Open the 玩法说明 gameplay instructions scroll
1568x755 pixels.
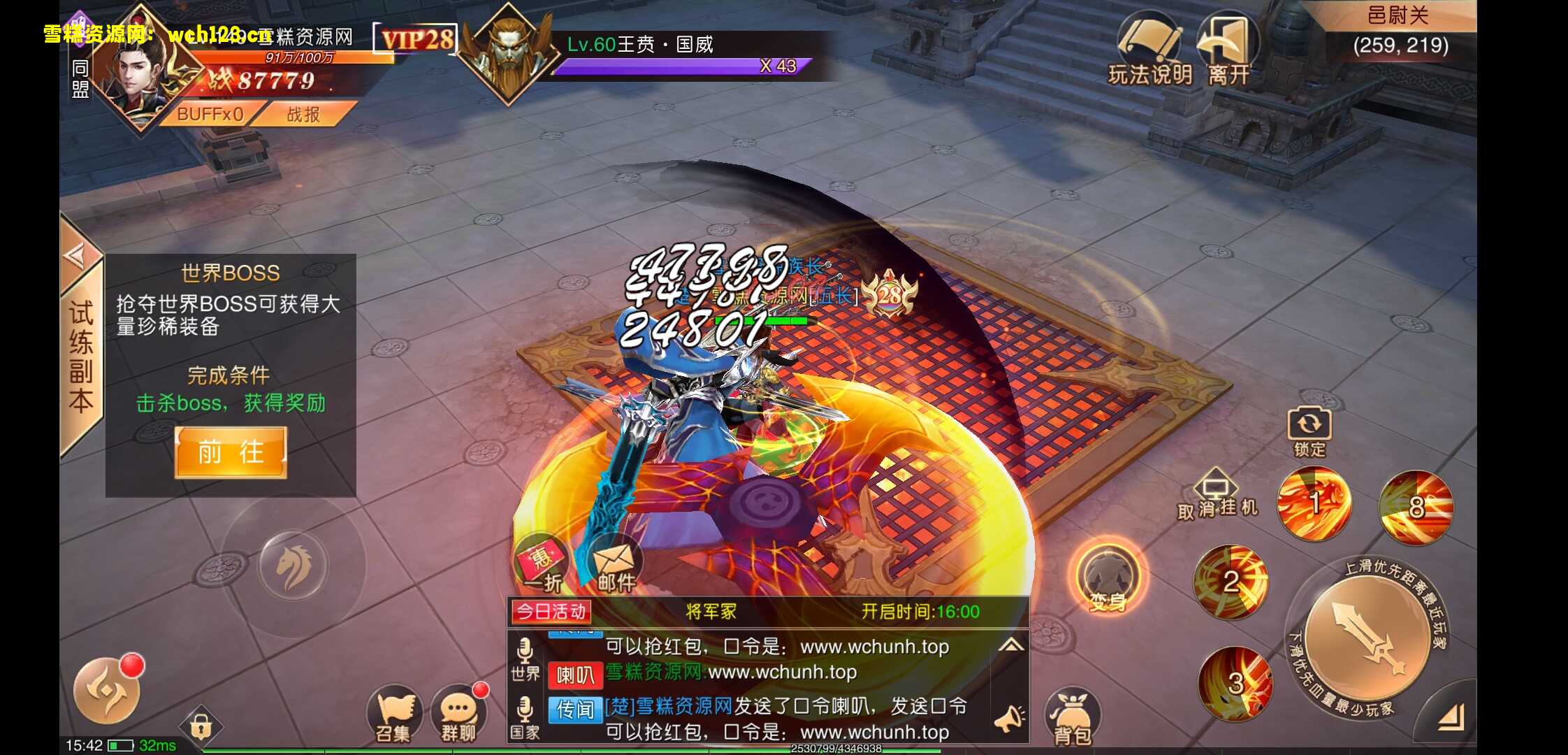point(1150,49)
